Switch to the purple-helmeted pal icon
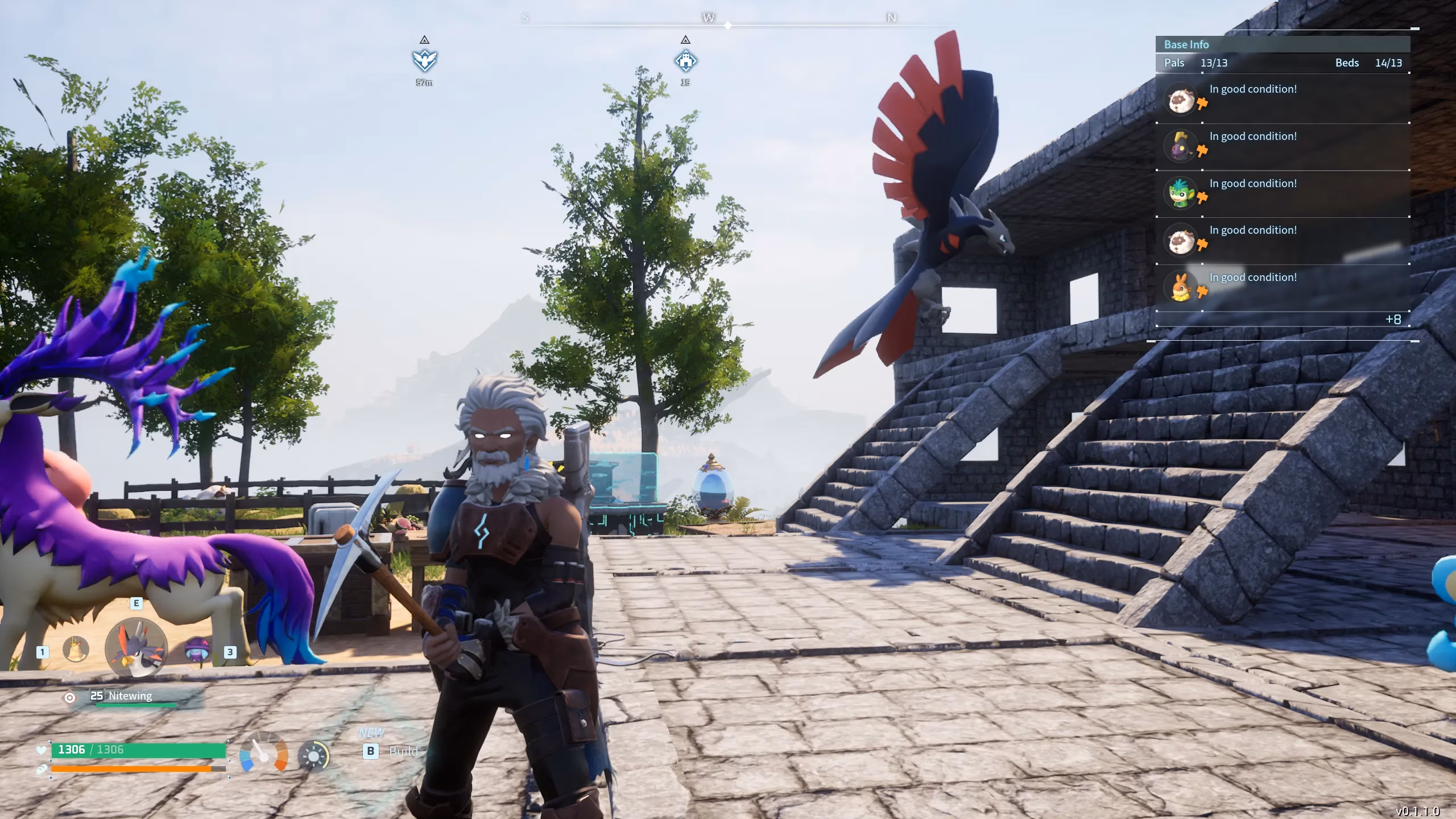Image resolution: width=1456 pixels, height=819 pixels. [x=197, y=650]
